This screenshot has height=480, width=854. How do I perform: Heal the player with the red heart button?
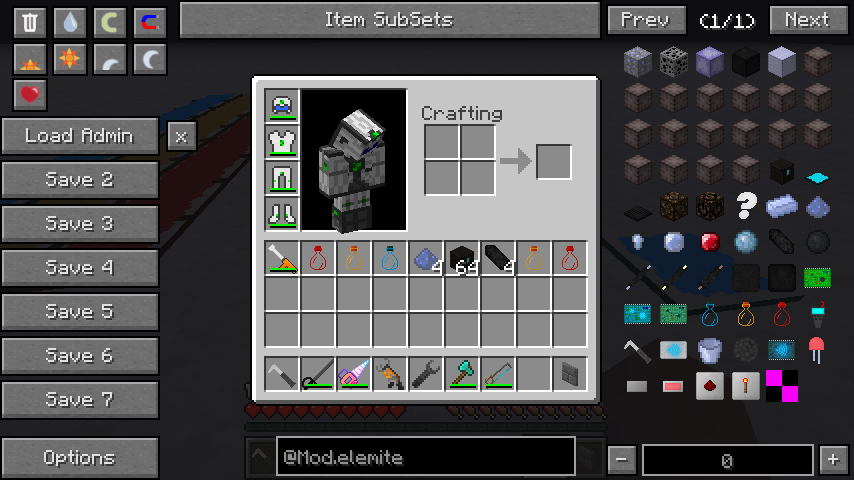click(x=30, y=96)
